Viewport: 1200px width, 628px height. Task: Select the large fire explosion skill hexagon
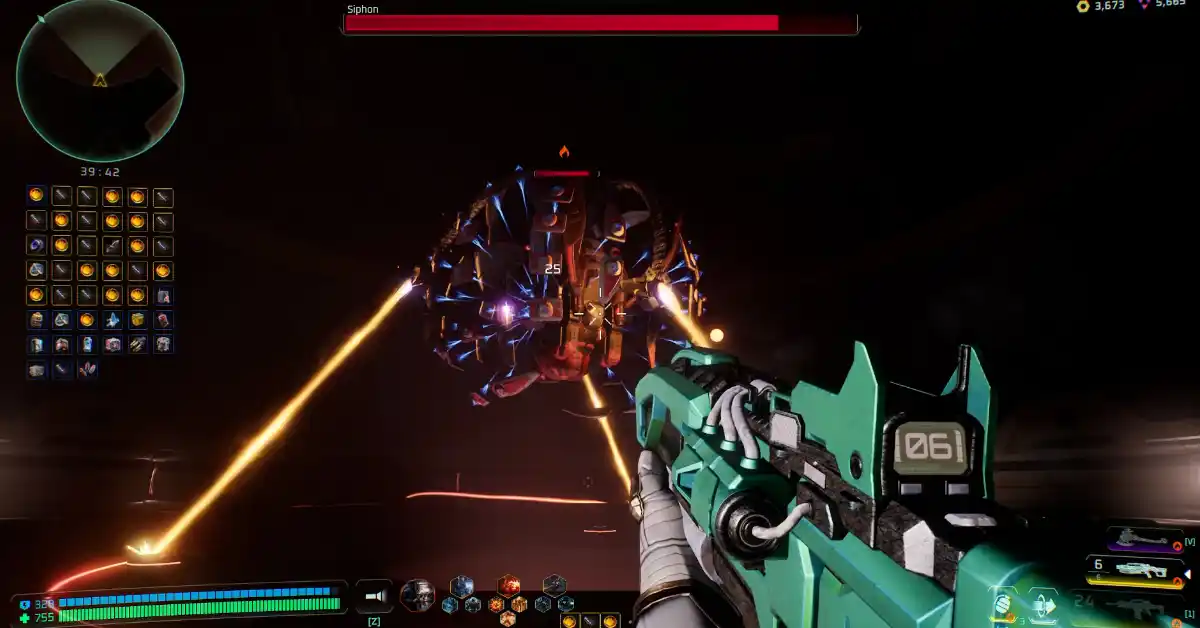point(509,585)
